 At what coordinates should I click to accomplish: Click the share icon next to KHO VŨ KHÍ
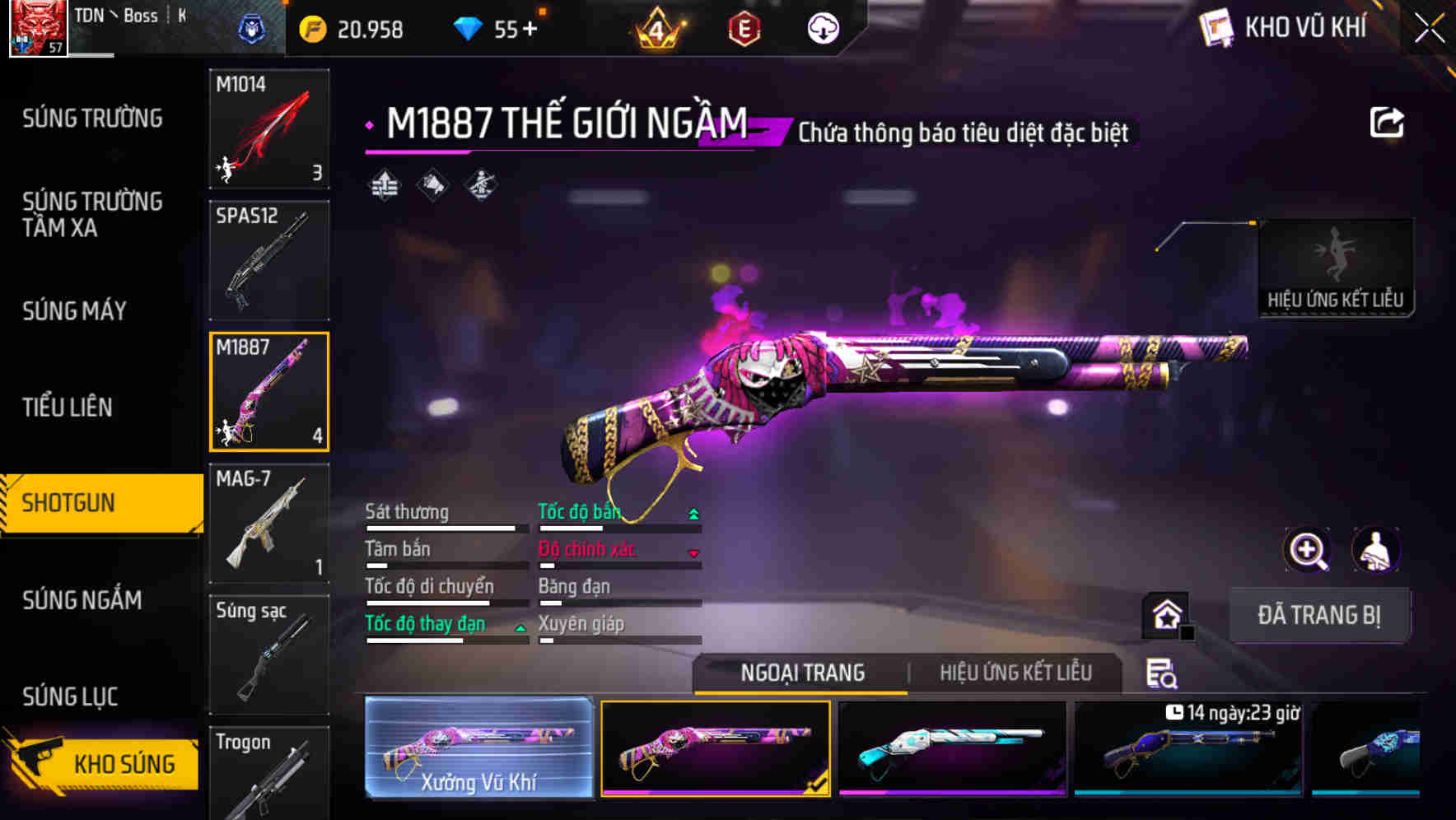point(1388,121)
